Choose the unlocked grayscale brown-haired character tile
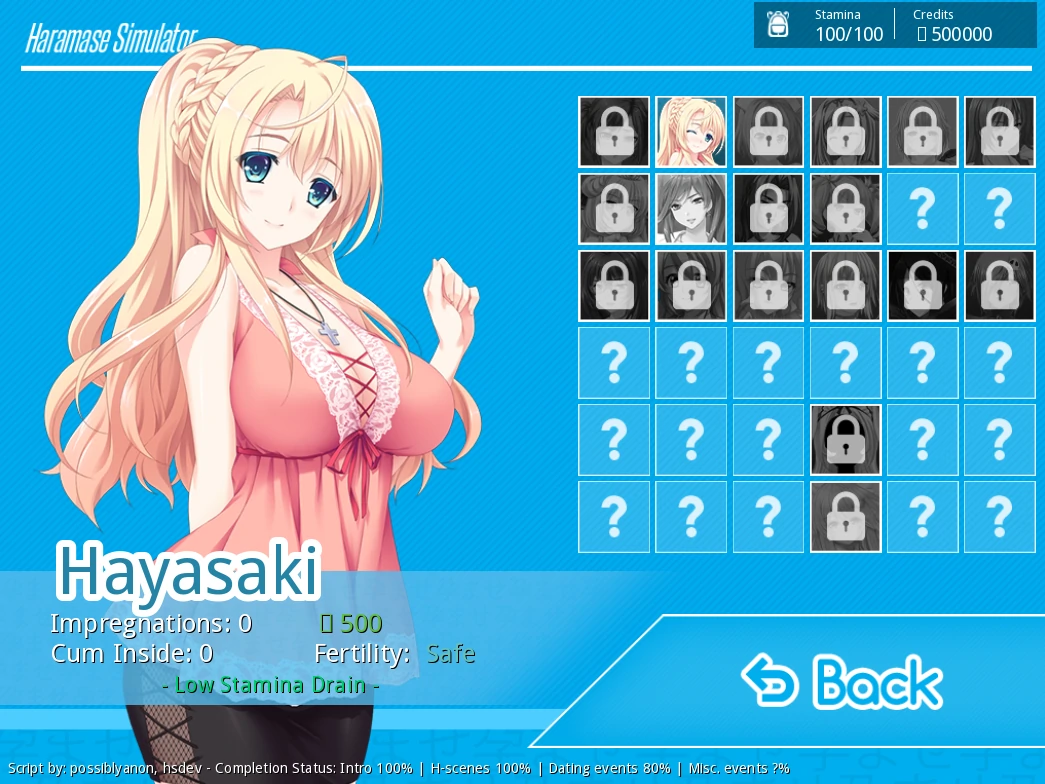Image resolution: width=1045 pixels, height=784 pixels. click(x=691, y=209)
